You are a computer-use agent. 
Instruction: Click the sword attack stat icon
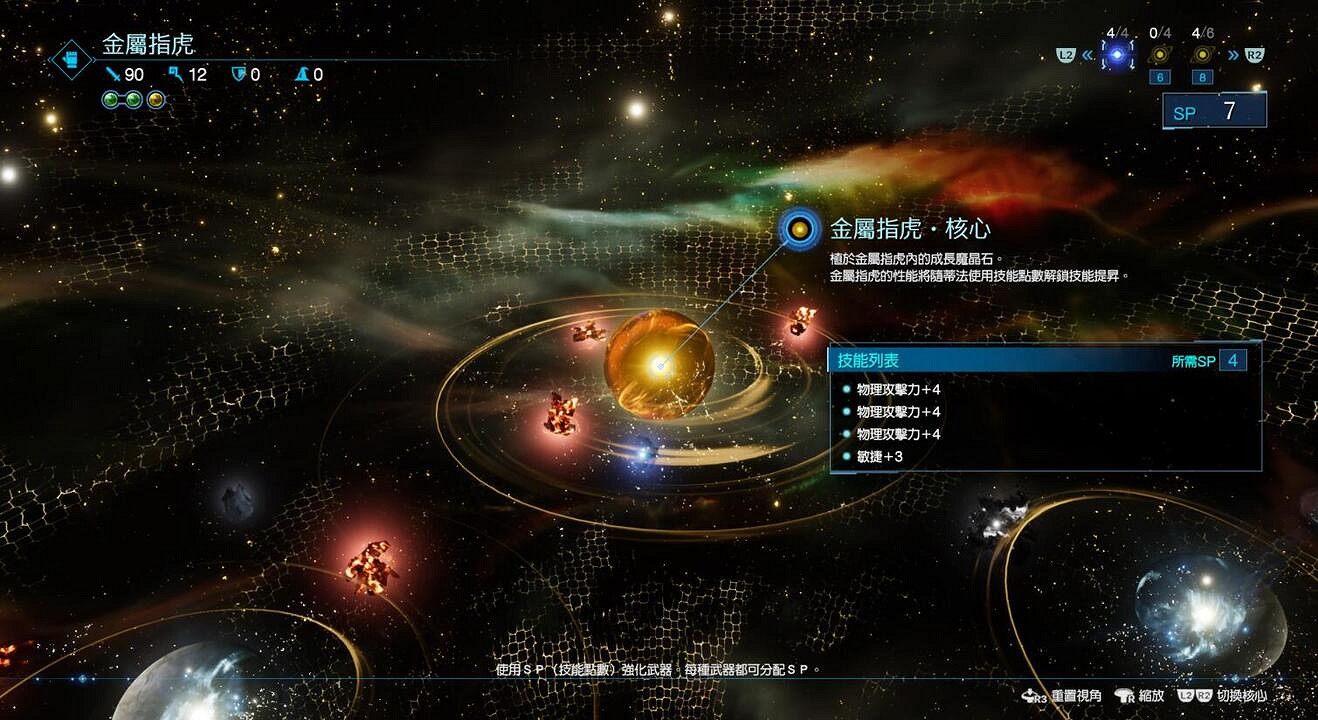[113, 75]
